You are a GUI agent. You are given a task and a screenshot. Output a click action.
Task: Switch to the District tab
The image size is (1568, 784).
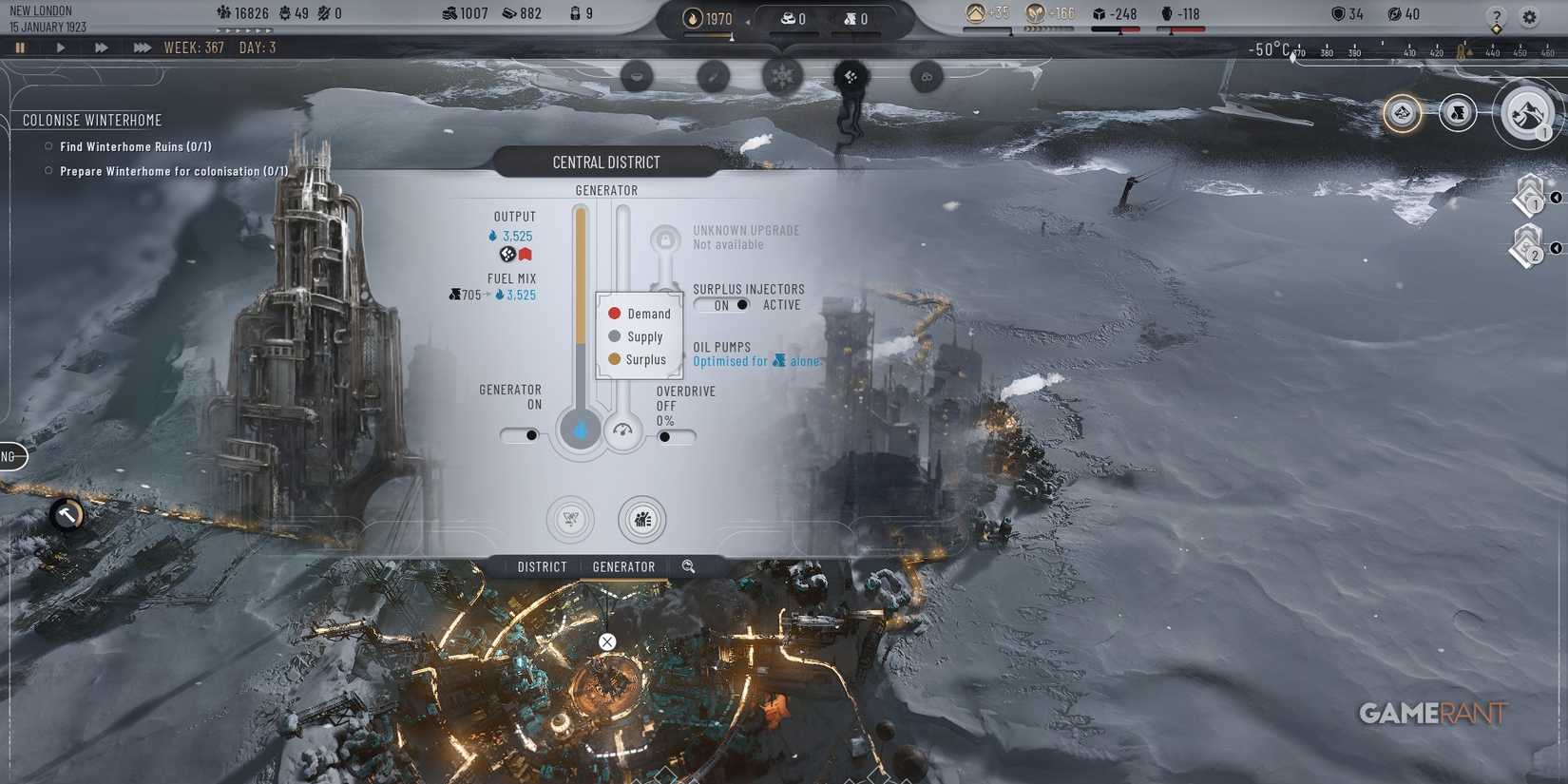click(541, 566)
